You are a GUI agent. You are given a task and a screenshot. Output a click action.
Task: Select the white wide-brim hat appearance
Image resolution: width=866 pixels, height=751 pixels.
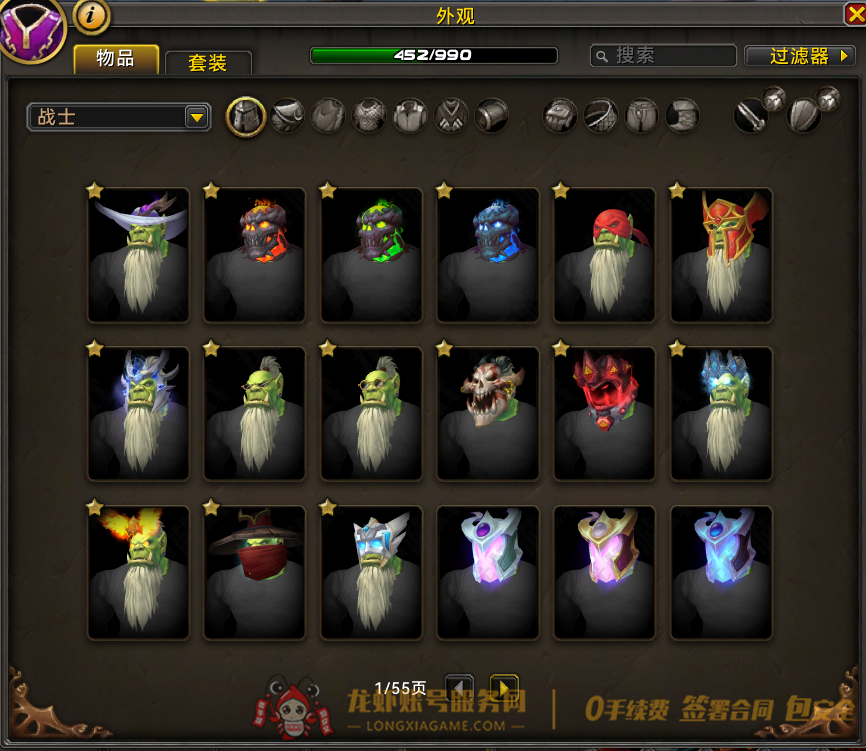coord(138,255)
